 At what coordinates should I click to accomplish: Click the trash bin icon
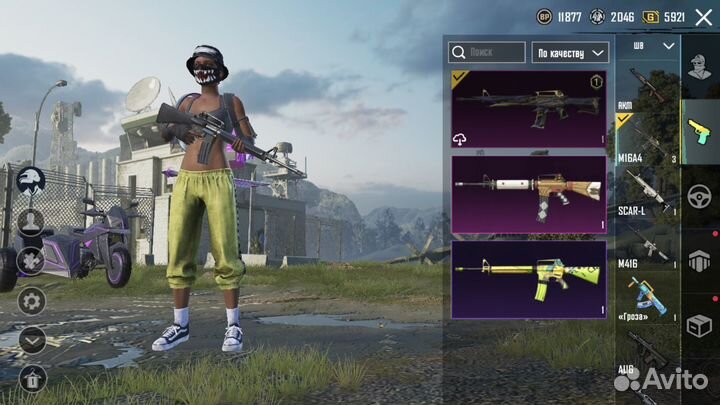tap(32, 378)
